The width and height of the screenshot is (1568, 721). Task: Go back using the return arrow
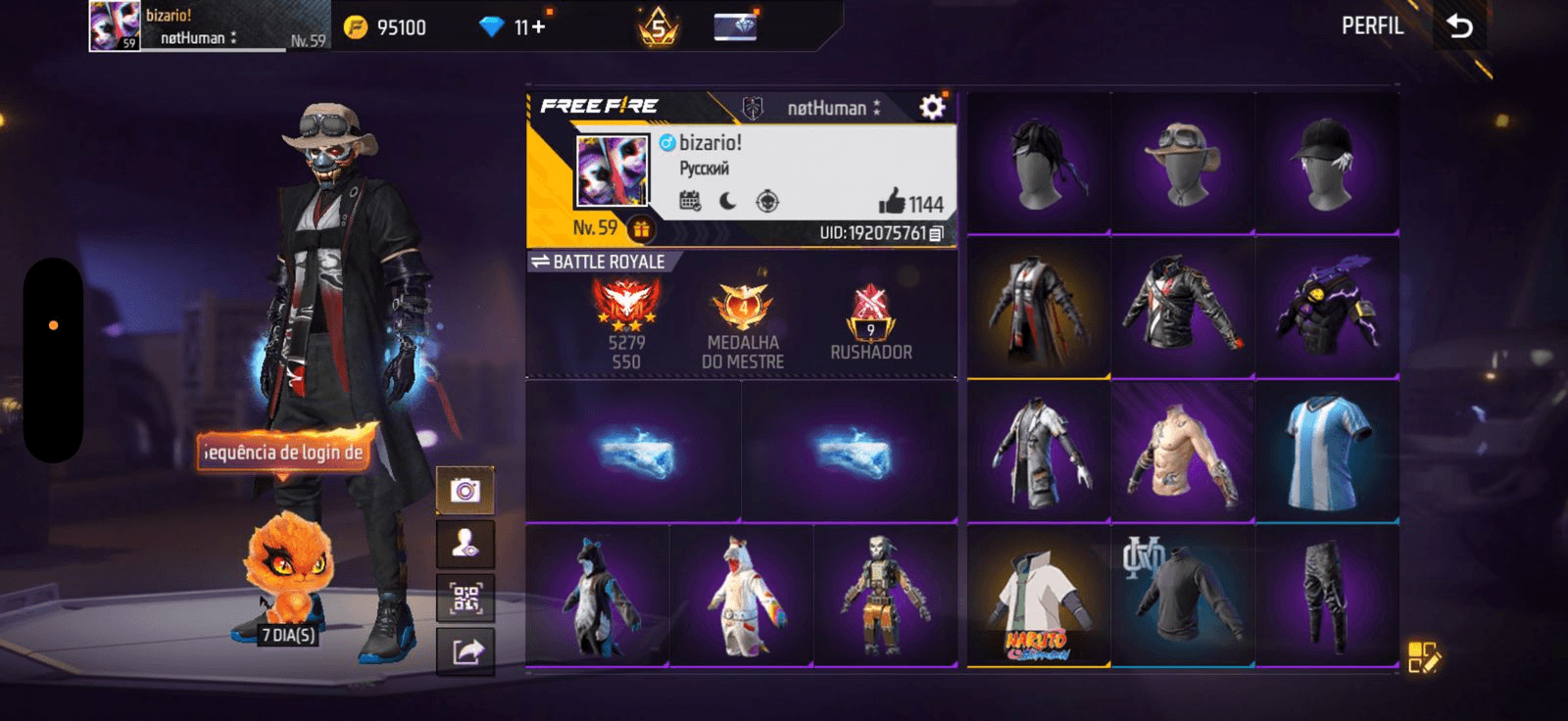pos(1459,26)
